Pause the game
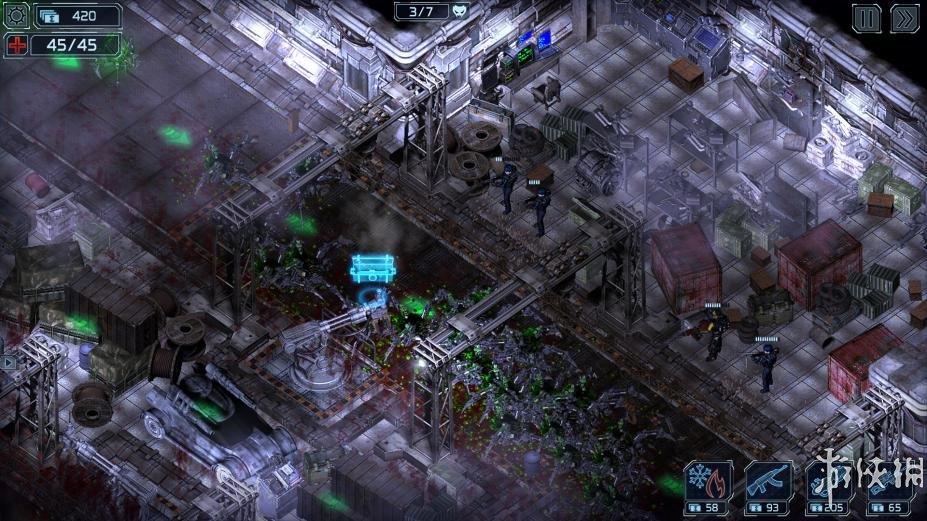This screenshot has width=927, height=521. point(866,19)
